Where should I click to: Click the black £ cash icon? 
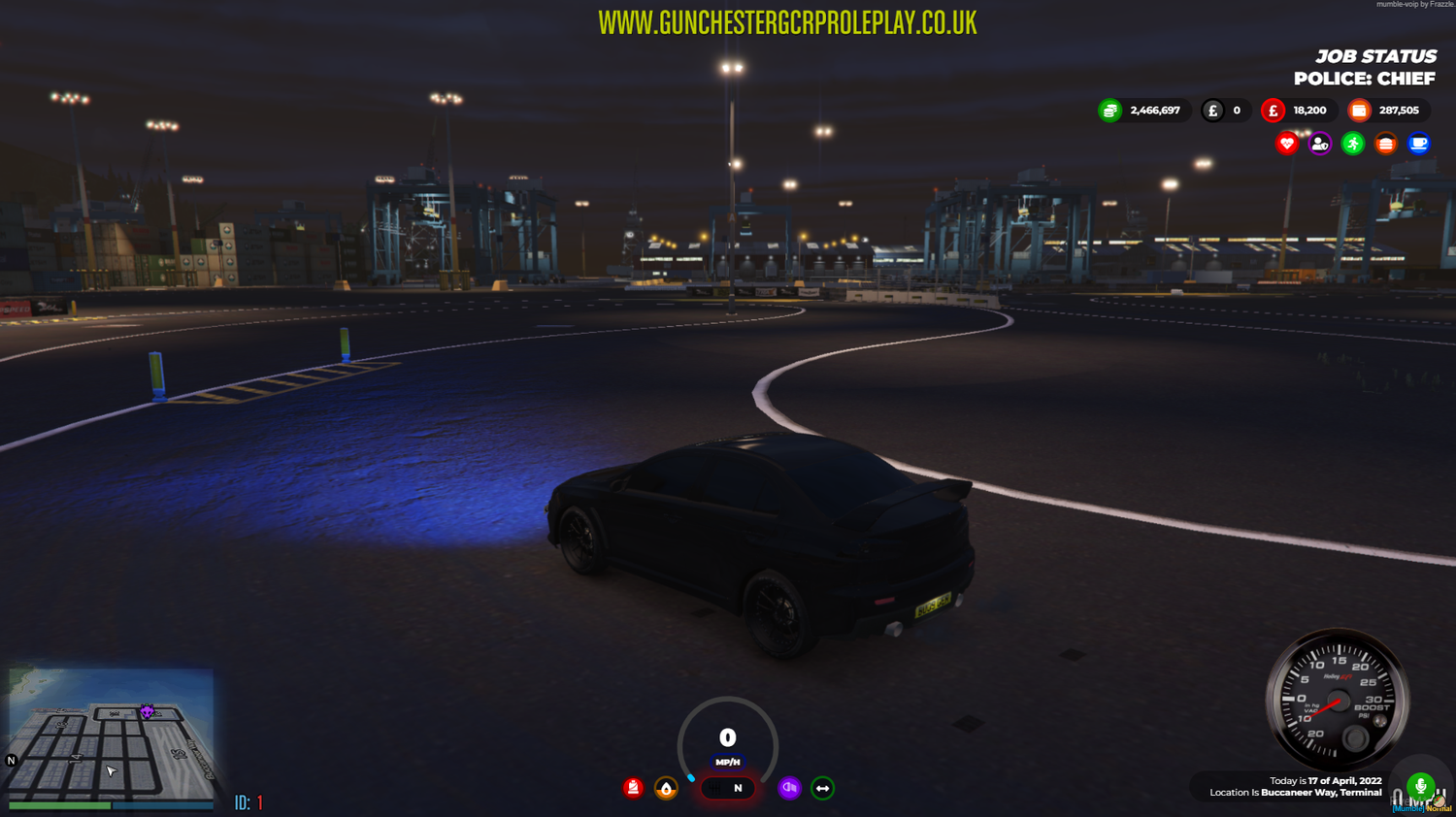pyautogui.click(x=1211, y=110)
